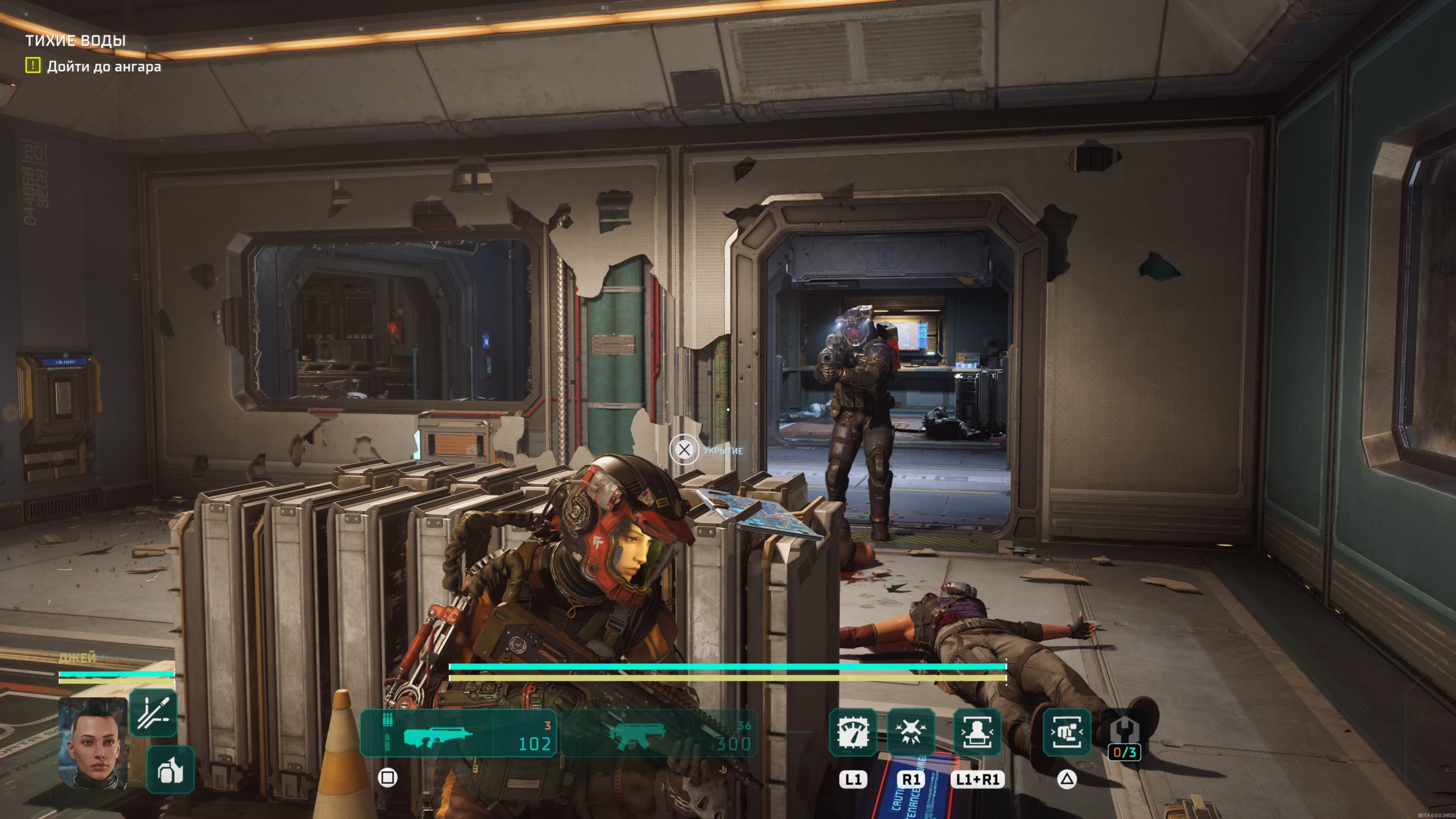Select Jay's character portrait

(93, 742)
